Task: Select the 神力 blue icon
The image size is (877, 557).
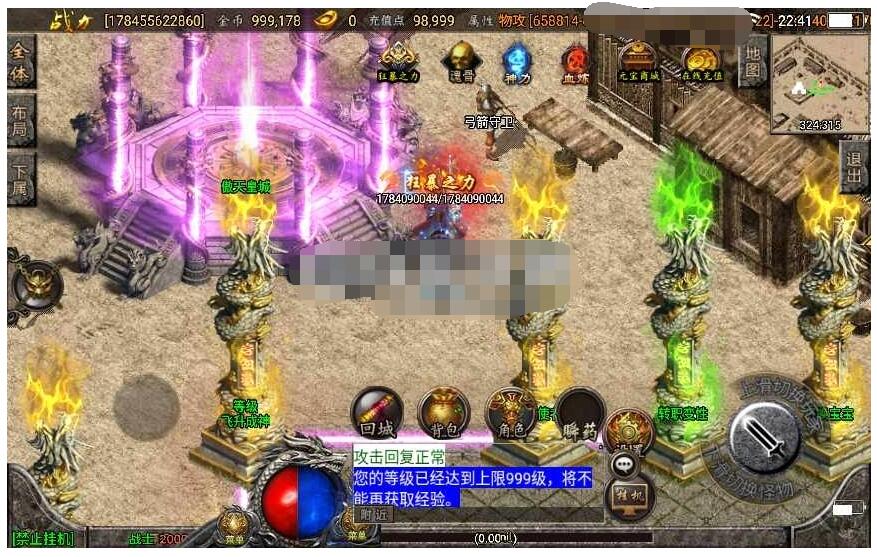Action: point(517,61)
